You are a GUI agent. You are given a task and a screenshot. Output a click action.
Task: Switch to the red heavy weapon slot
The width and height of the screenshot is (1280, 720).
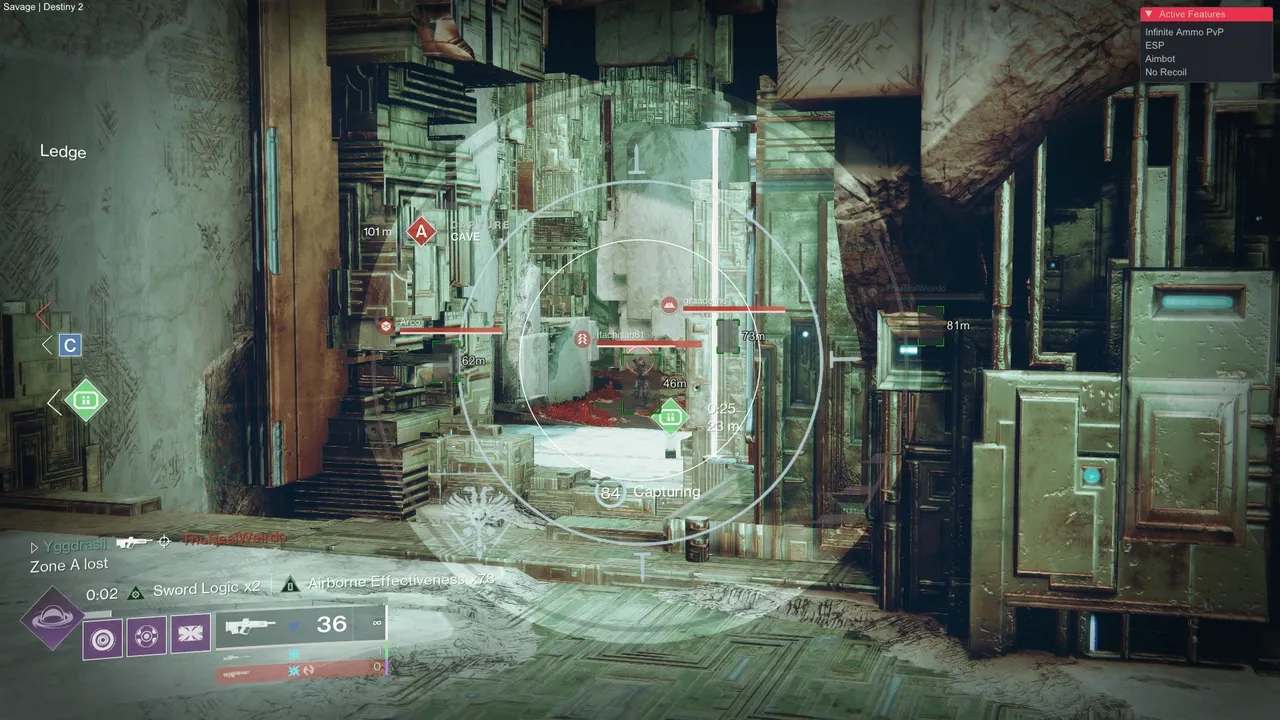[x=300, y=670]
